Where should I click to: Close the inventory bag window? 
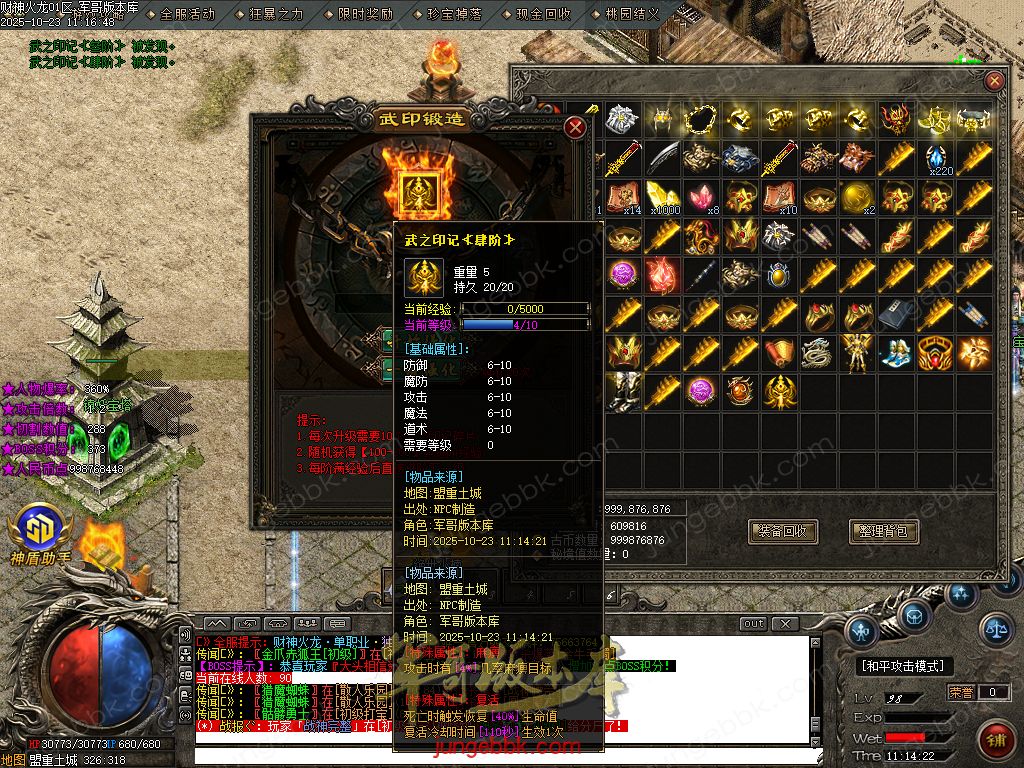pyautogui.click(x=994, y=82)
